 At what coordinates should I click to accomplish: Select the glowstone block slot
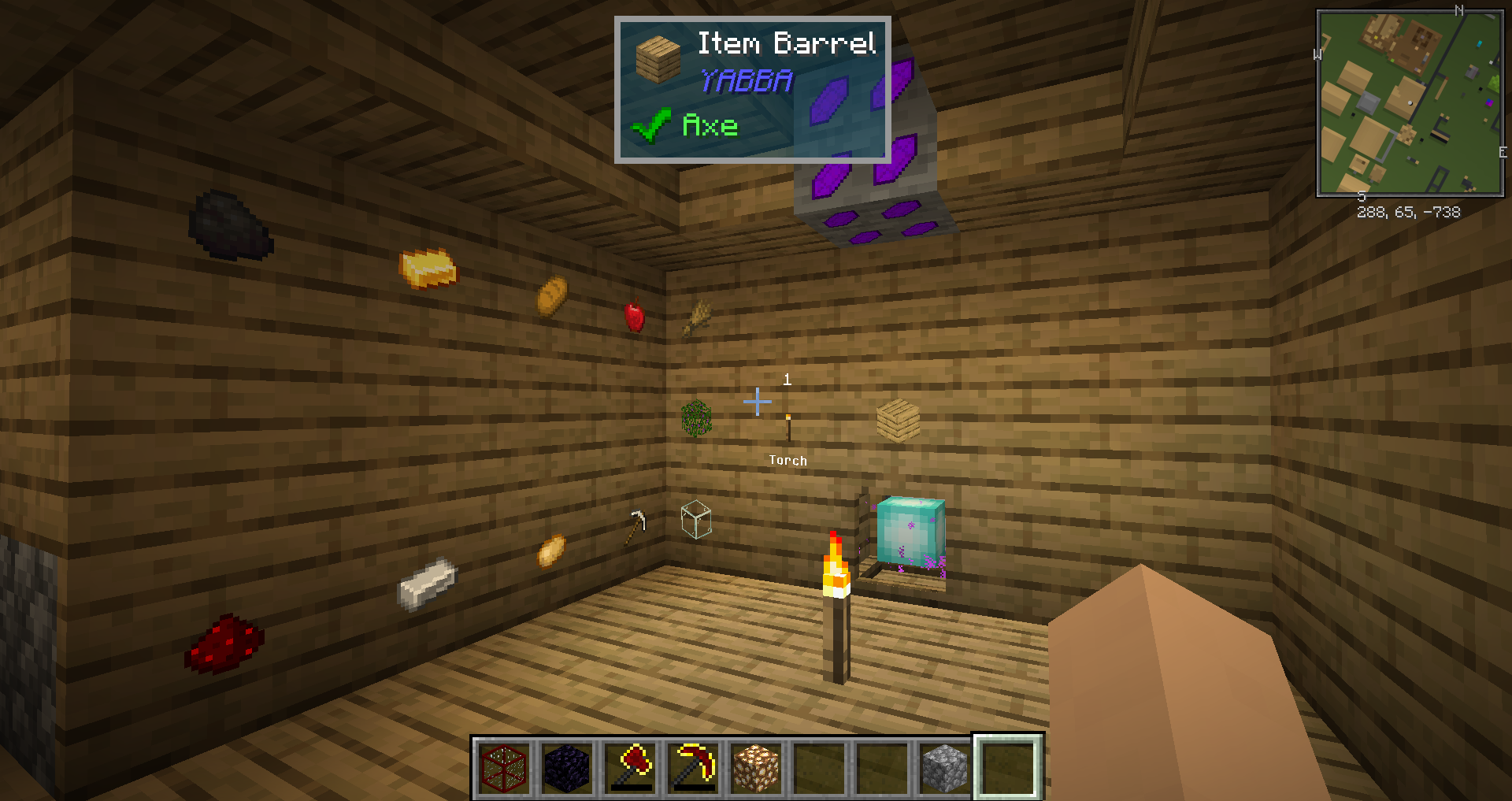(757, 767)
